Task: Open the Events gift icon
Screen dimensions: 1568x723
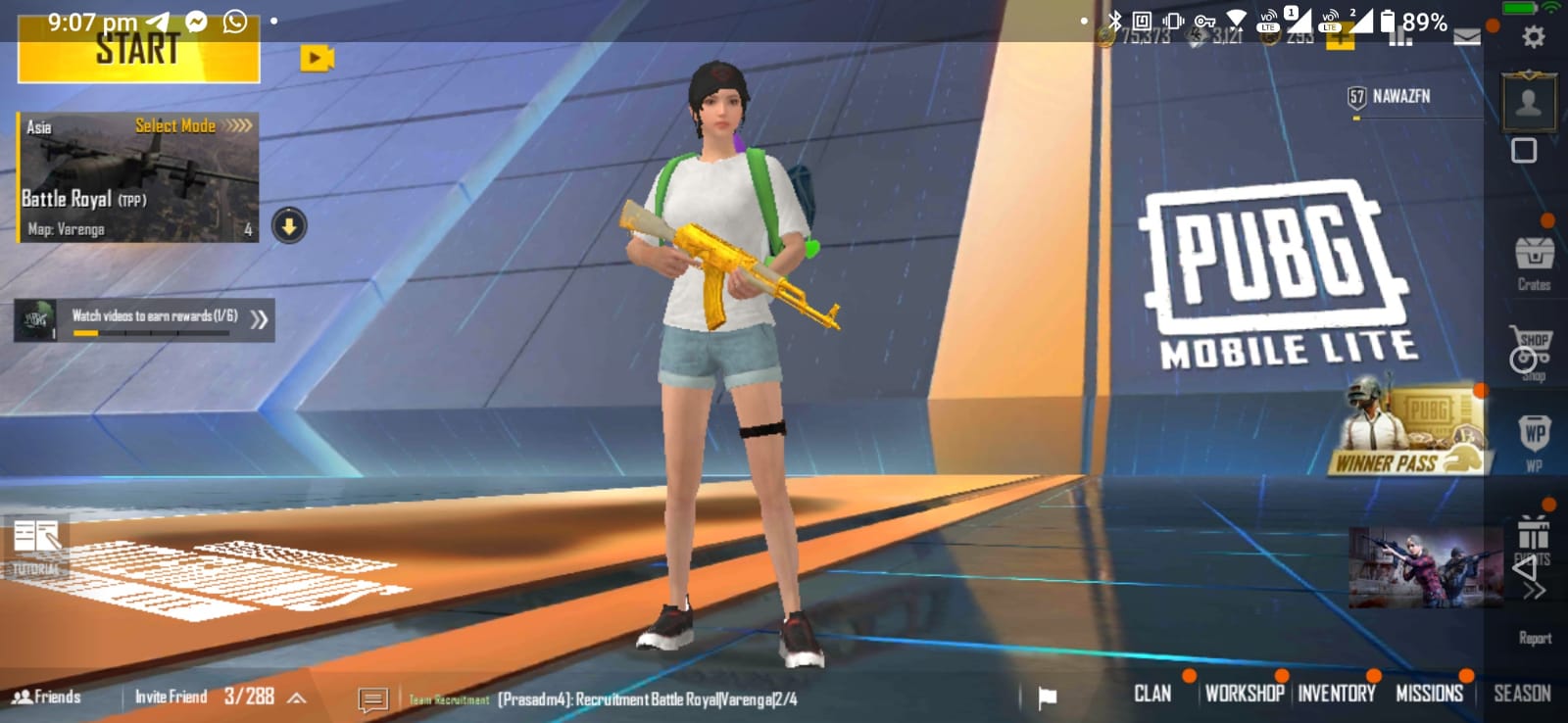Action: click(x=1534, y=537)
